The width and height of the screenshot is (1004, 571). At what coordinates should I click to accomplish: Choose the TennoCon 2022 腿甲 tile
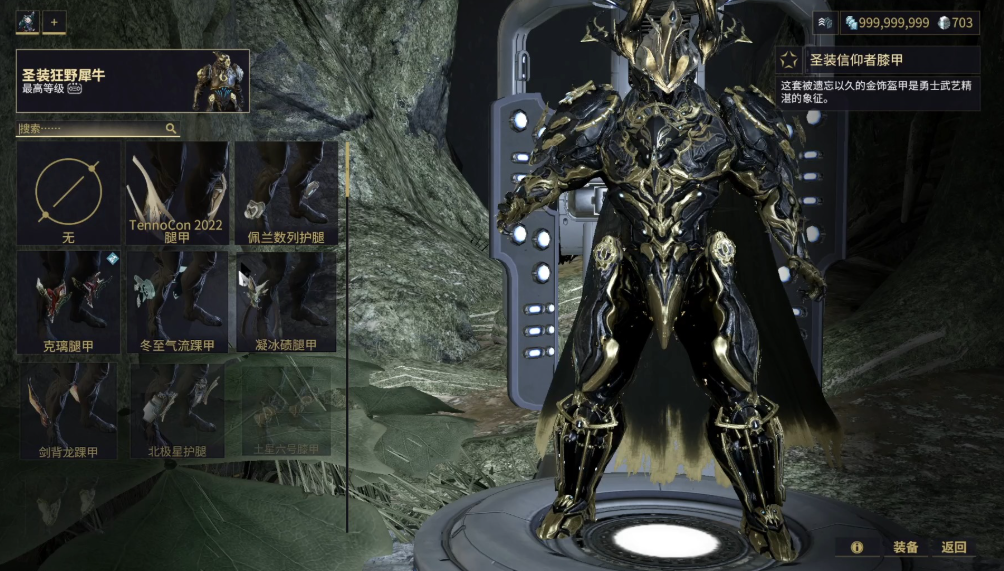coord(176,194)
